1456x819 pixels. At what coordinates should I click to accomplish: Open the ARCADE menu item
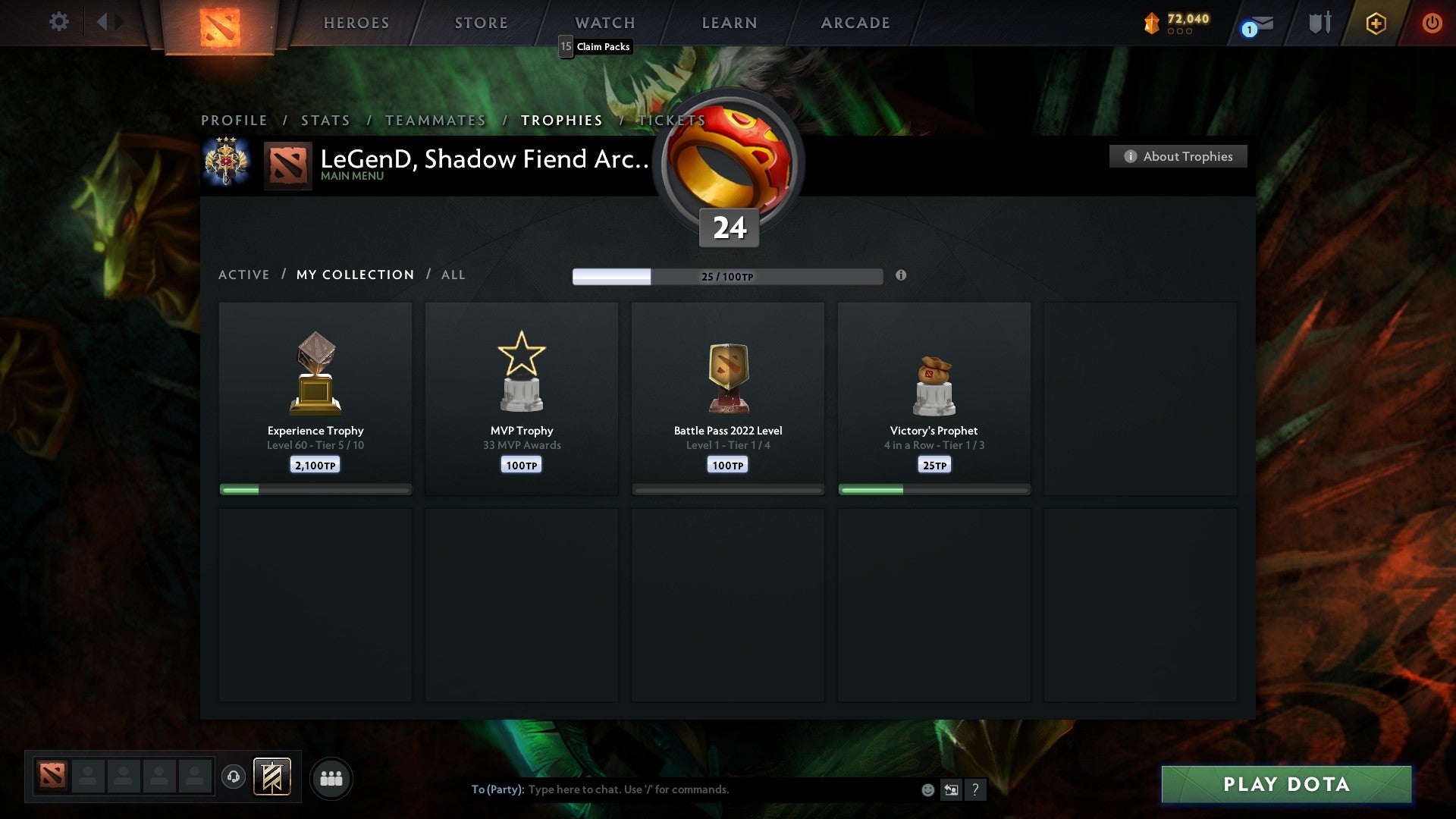pyautogui.click(x=854, y=23)
